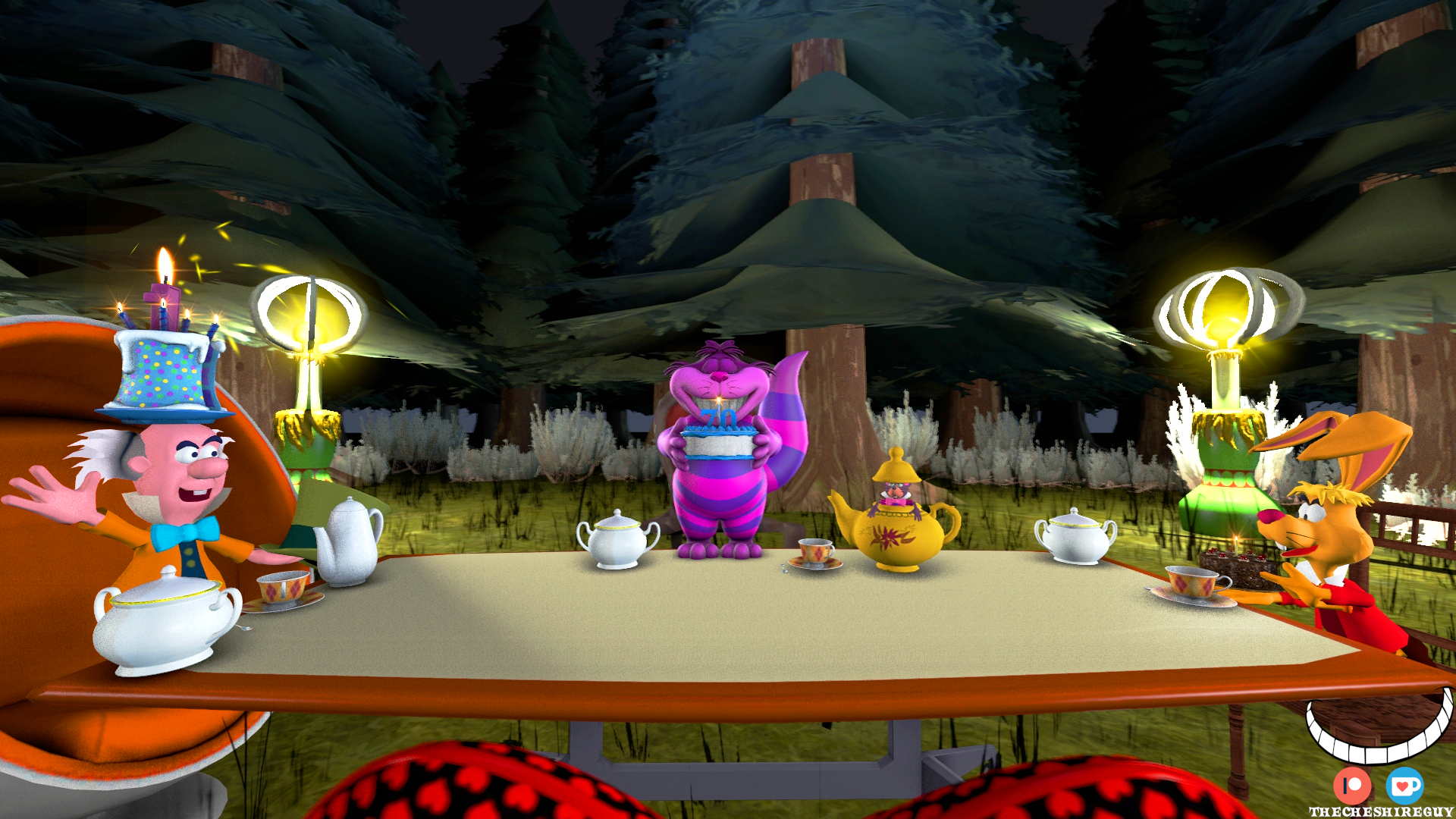Click the Patreon logo icon
This screenshot has width=1456, height=819.
pos(1352,786)
